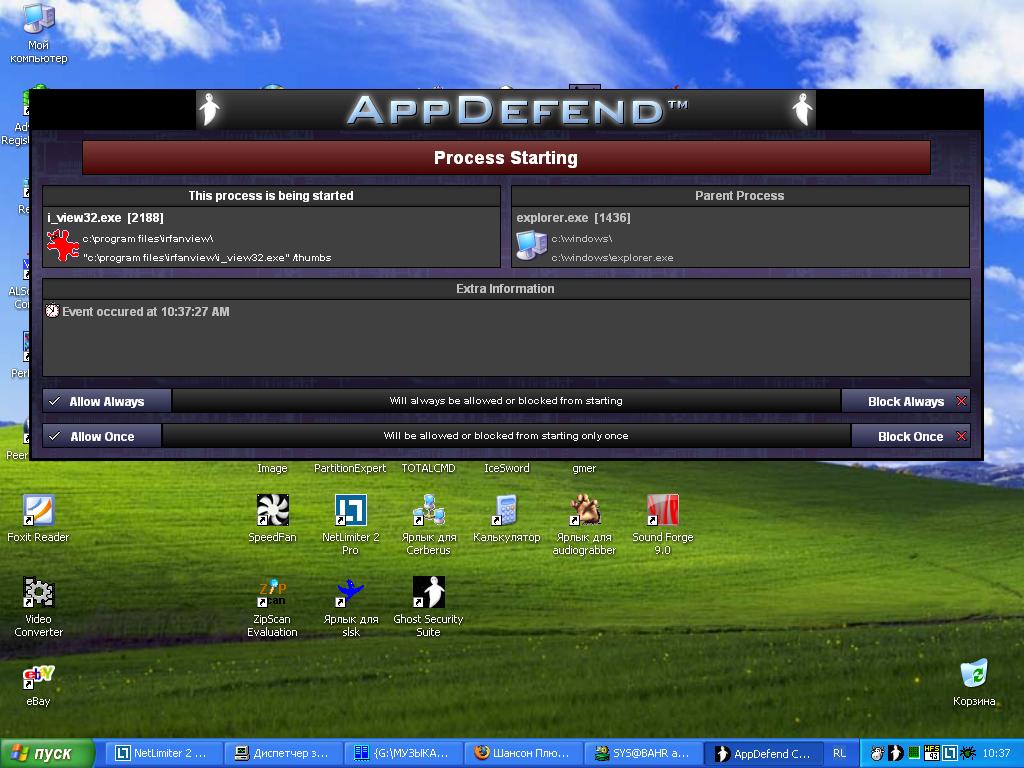Click the AppDefend taskbar button
This screenshot has height=768, width=1024.
[x=764, y=753]
